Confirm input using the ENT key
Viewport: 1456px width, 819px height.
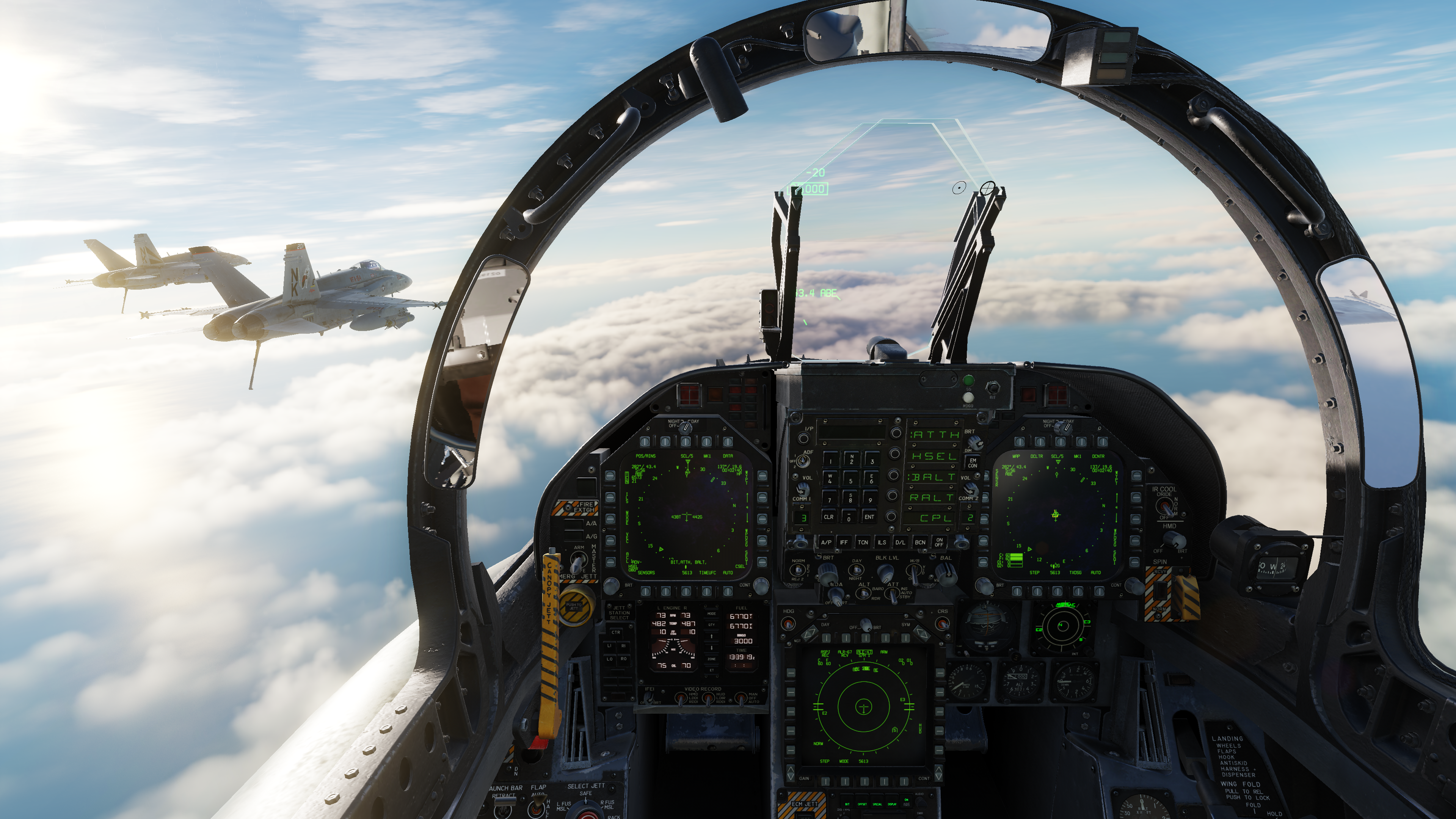(x=869, y=516)
